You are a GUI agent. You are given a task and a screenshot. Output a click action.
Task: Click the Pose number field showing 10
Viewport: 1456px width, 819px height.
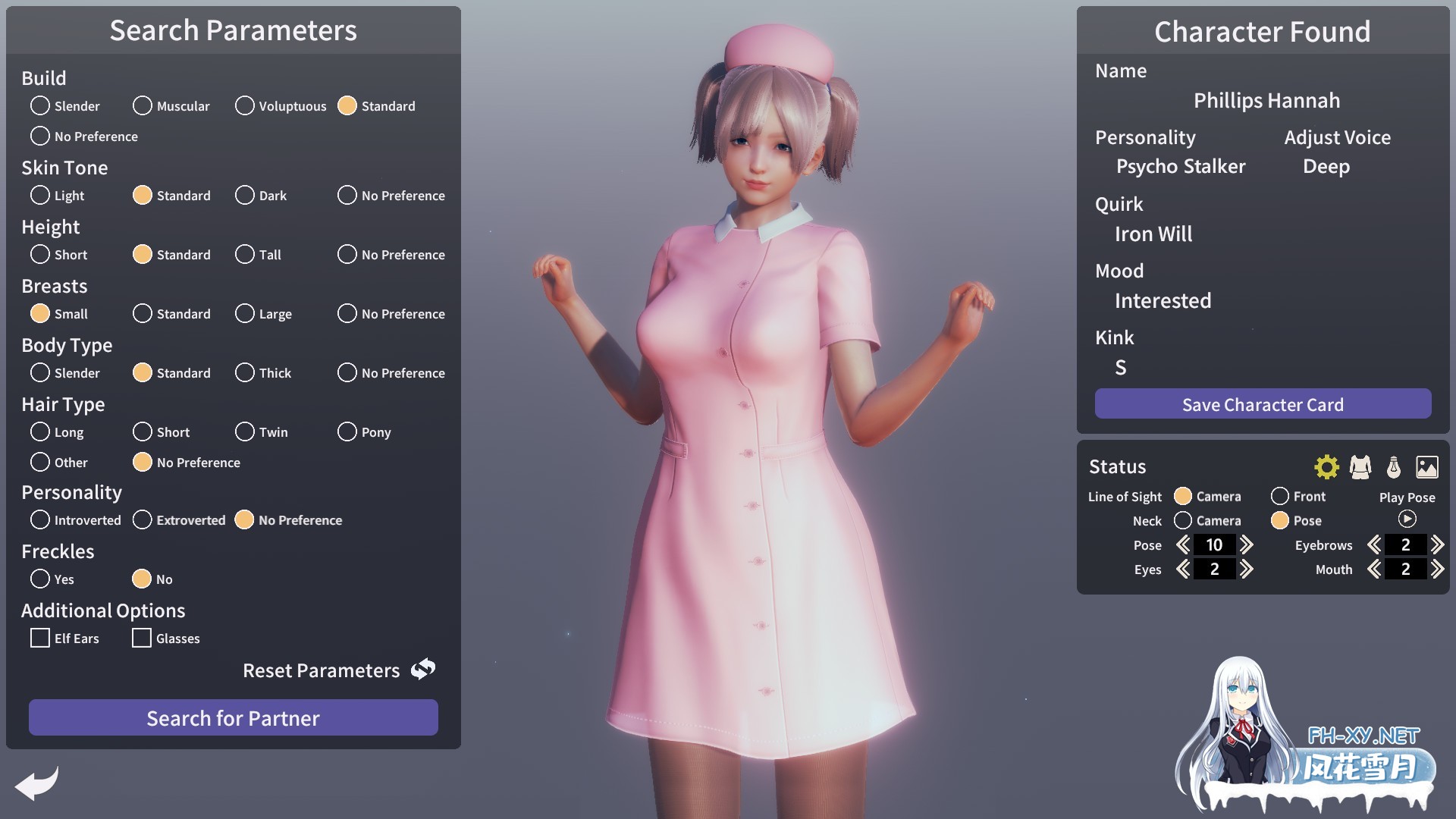[1214, 544]
